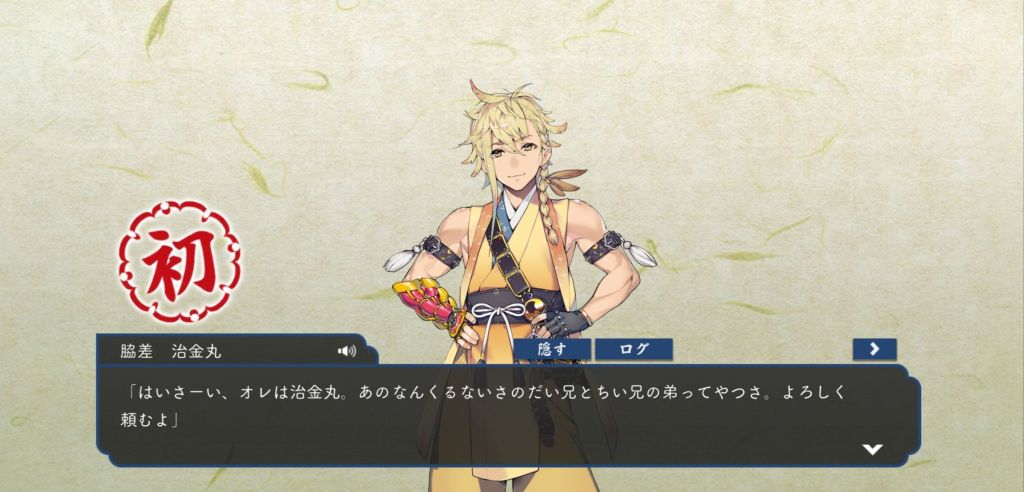Open the ログ dialogue log
The width and height of the screenshot is (1024, 492).
click(x=633, y=349)
